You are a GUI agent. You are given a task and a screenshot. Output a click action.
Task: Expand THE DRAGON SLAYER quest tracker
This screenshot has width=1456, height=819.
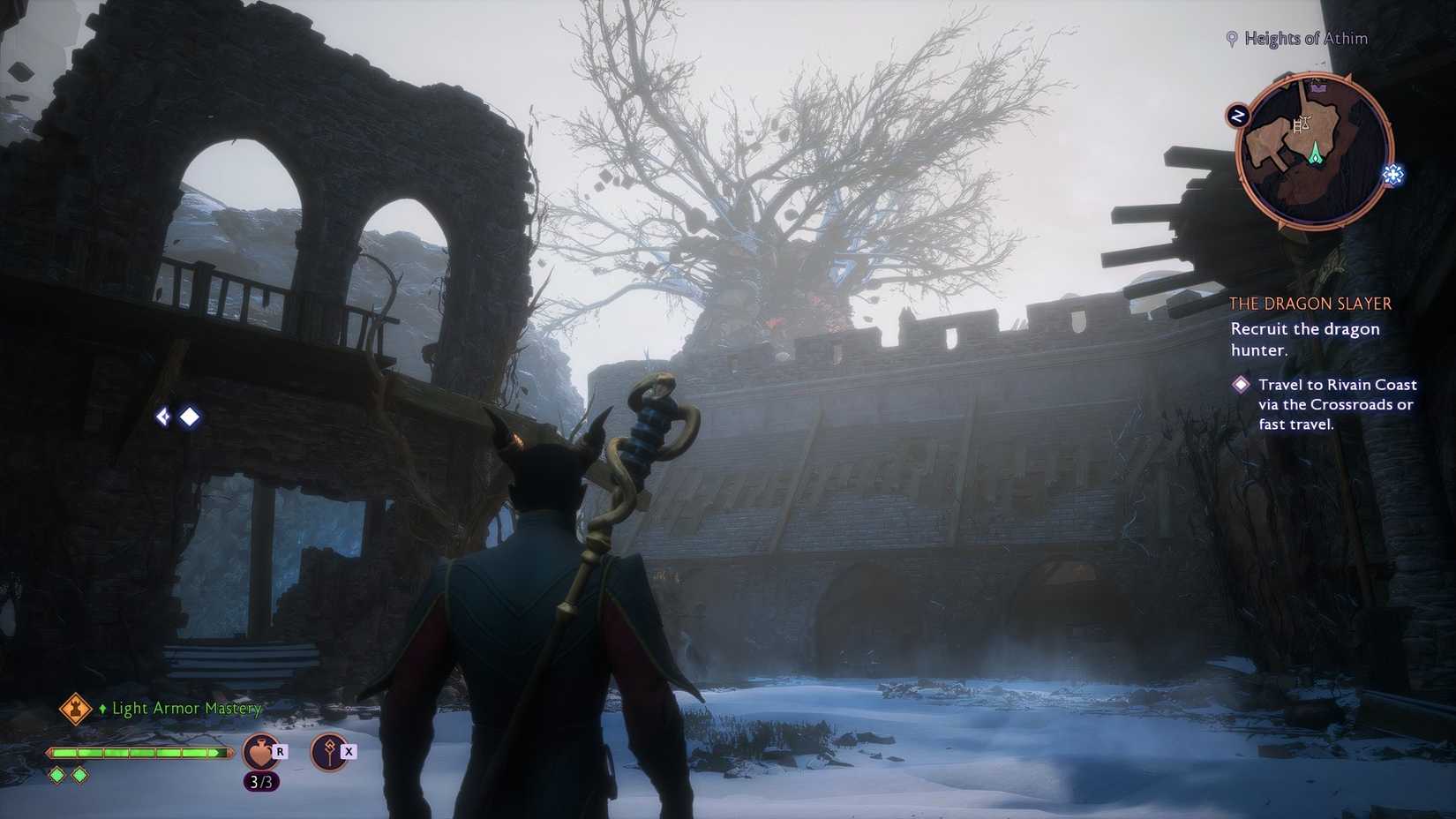pyautogui.click(x=1310, y=303)
